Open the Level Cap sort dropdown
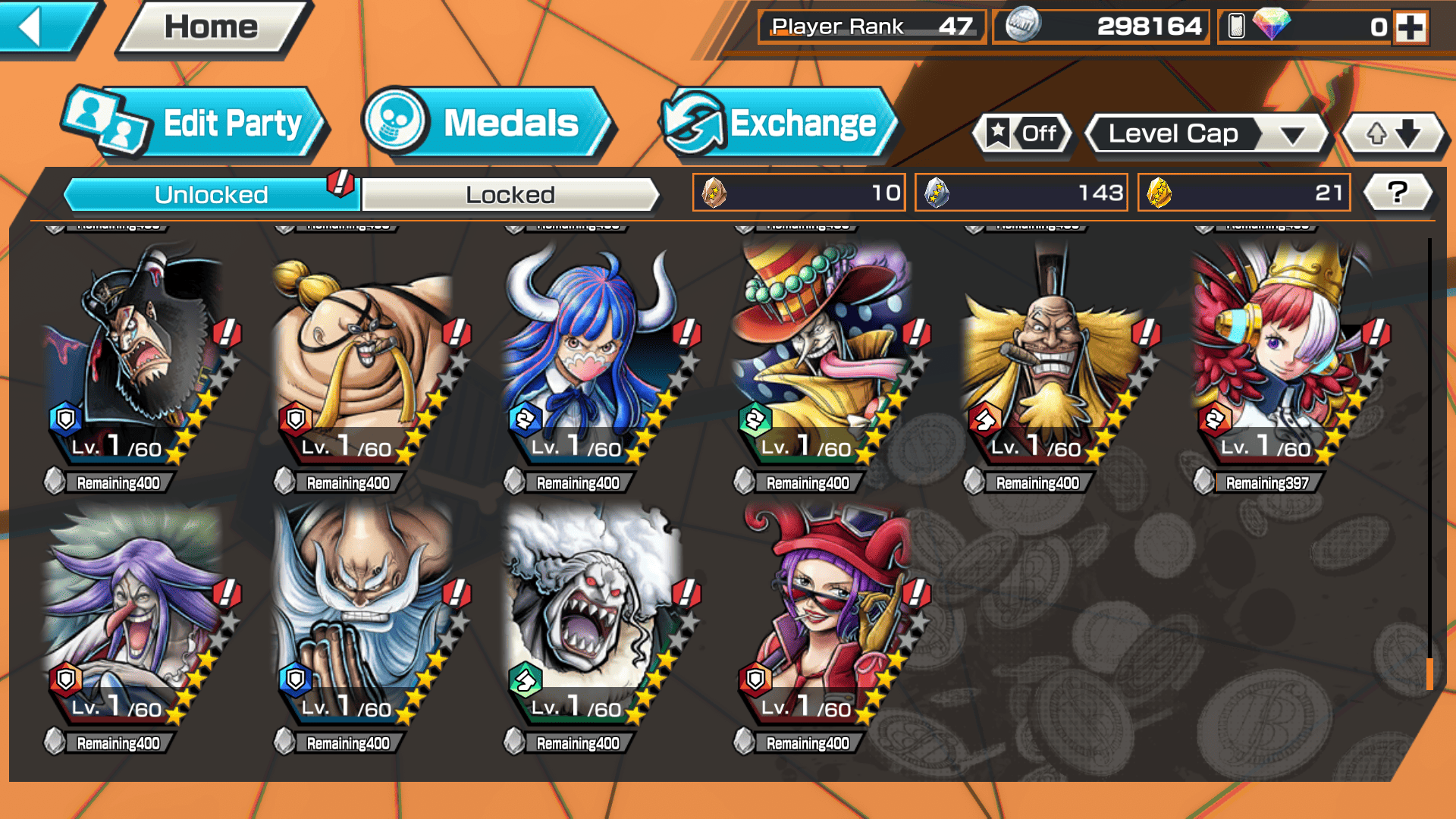The width and height of the screenshot is (1456, 819). pos(1208,134)
